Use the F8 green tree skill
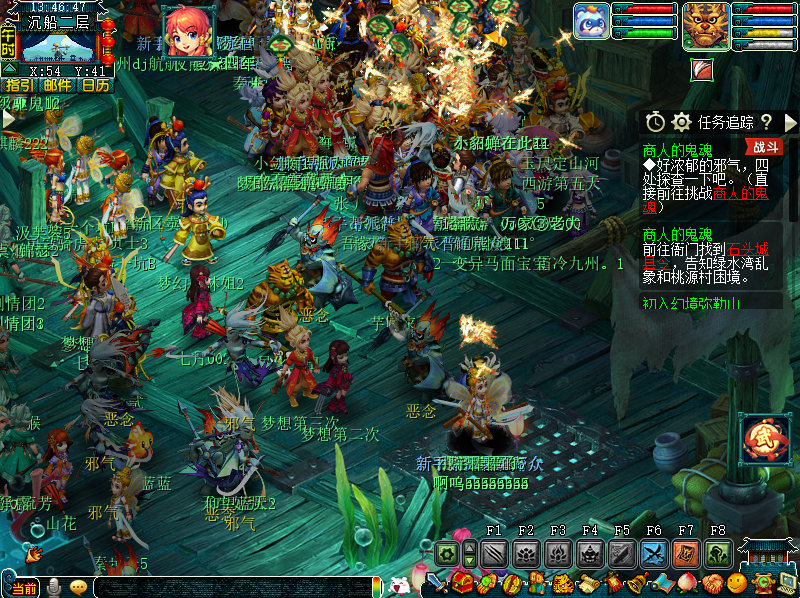This screenshot has width=800, height=598. coord(718,553)
